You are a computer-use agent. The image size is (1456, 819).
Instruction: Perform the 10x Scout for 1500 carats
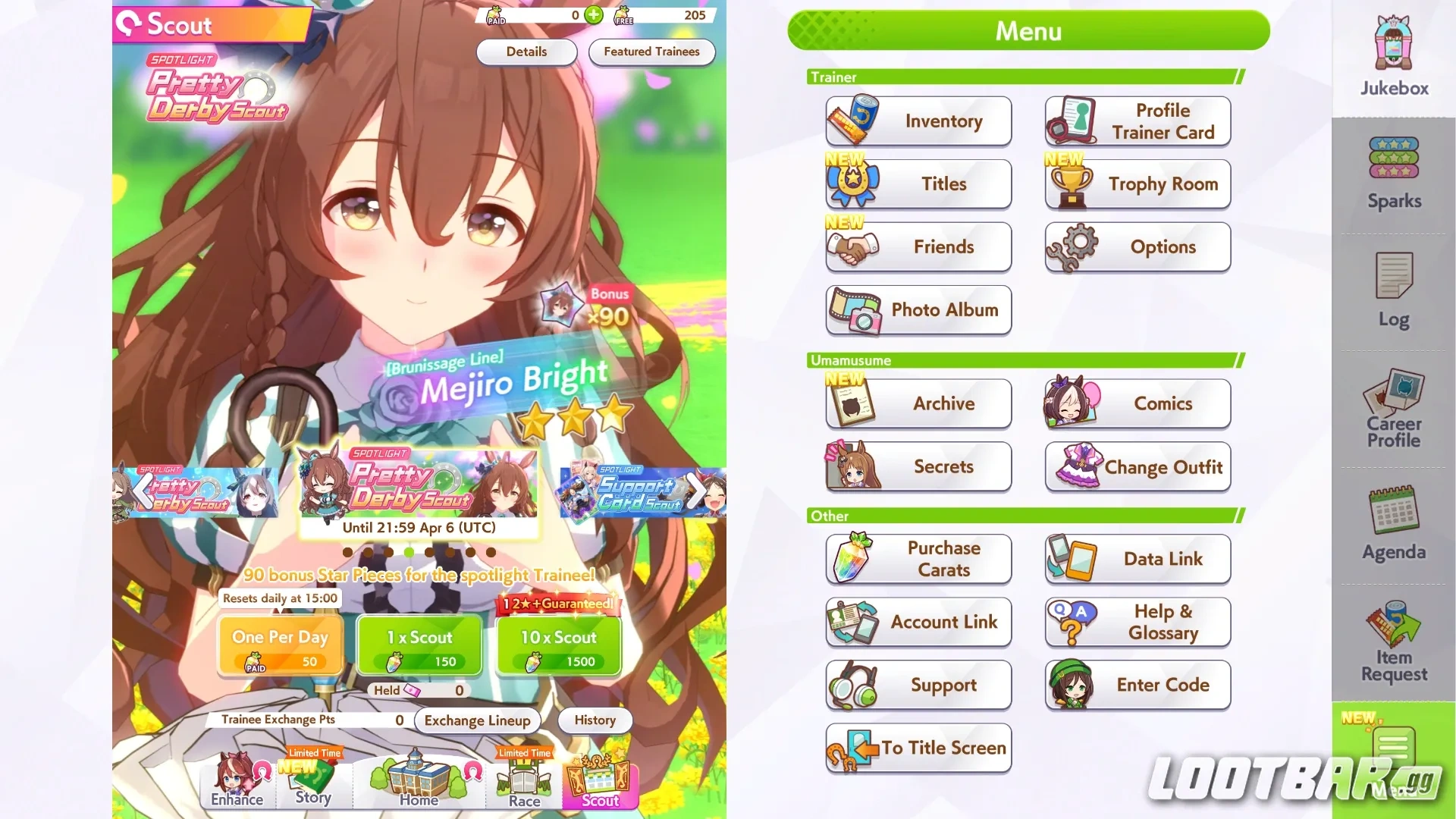557,646
